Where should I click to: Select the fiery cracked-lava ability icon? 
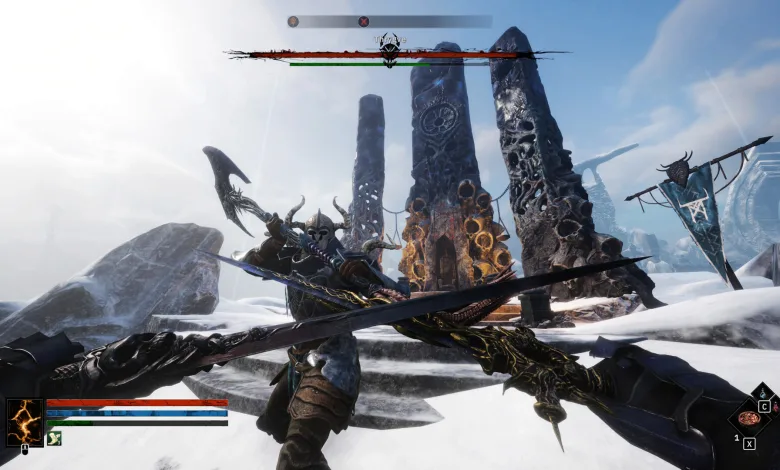click(x=24, y=421)
